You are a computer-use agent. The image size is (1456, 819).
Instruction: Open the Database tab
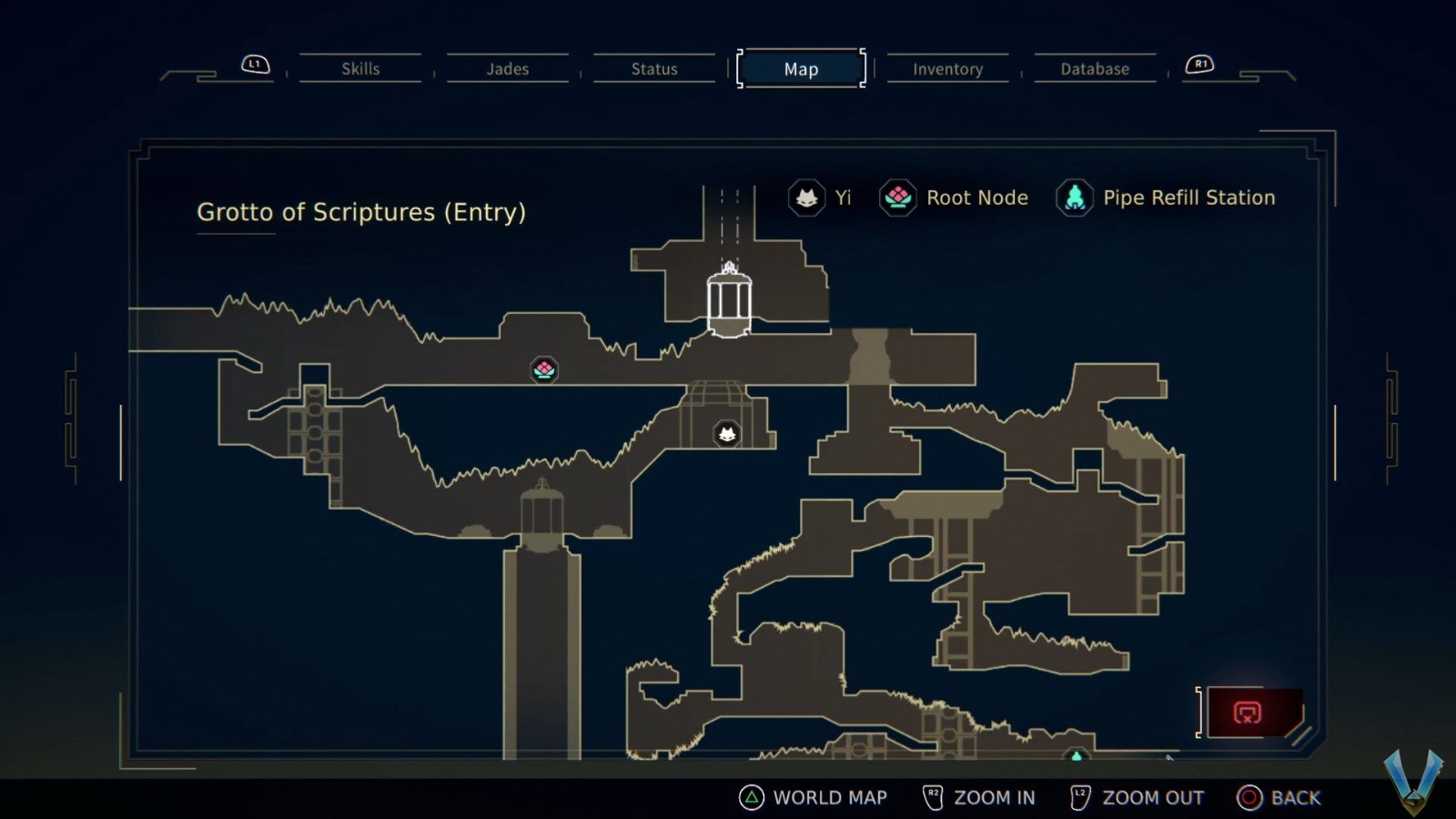1095,68
